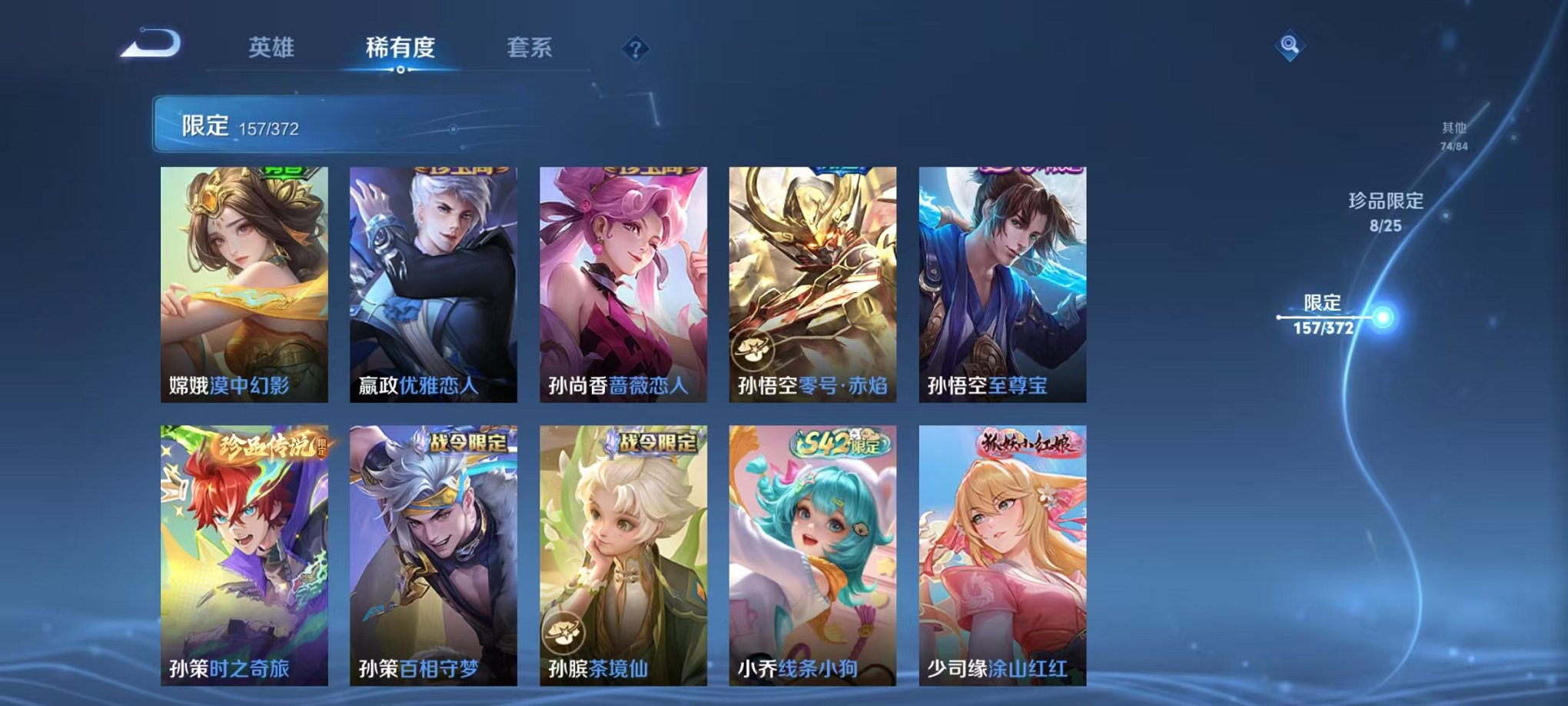Switch to the 英雄 tab
The width and height of the screenshot is (1568, 706).
tap(273, 46)
